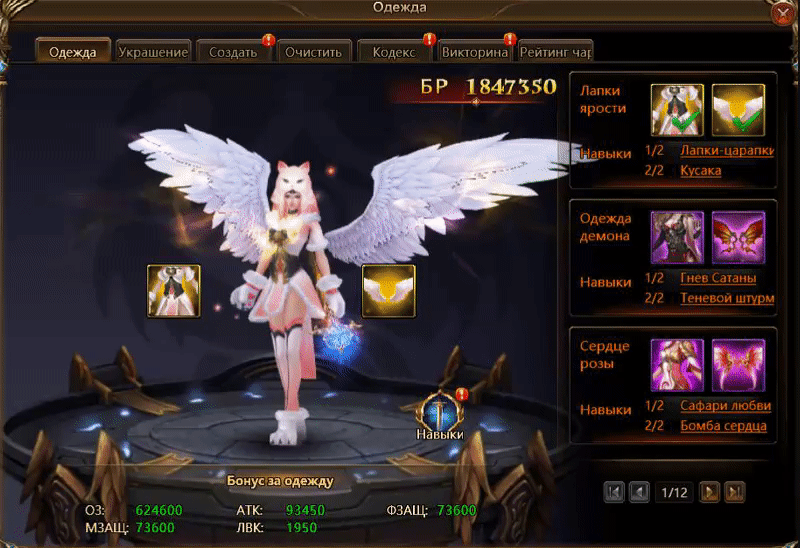Switch to the Викторина tab
This screenshot has height=548, width=800.
pyautogui.click(x=475, y=52)
